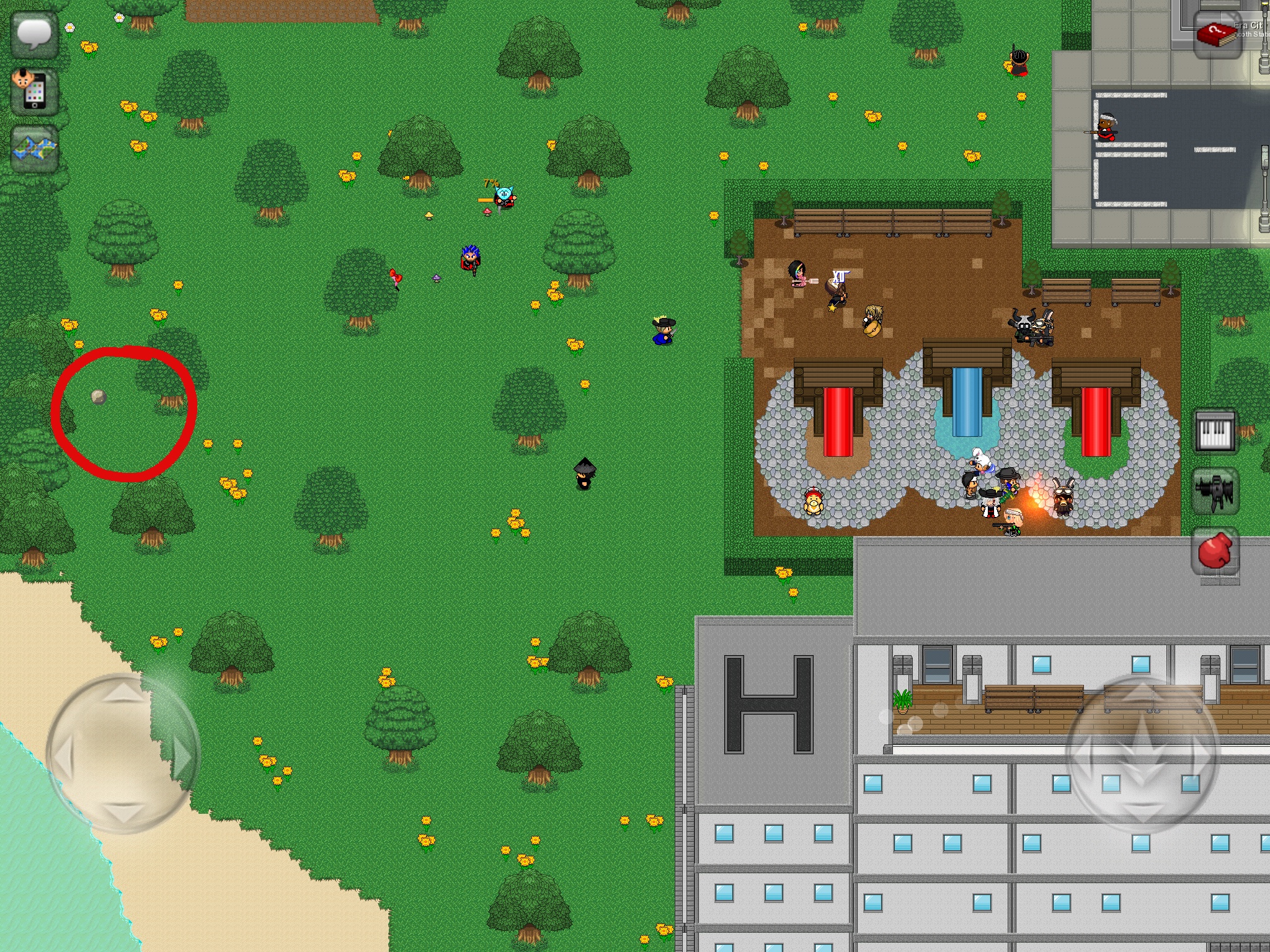This screenshot has width=1270, height=952.
Task: Open the chat speech bubble
Action: pos(35,33)
